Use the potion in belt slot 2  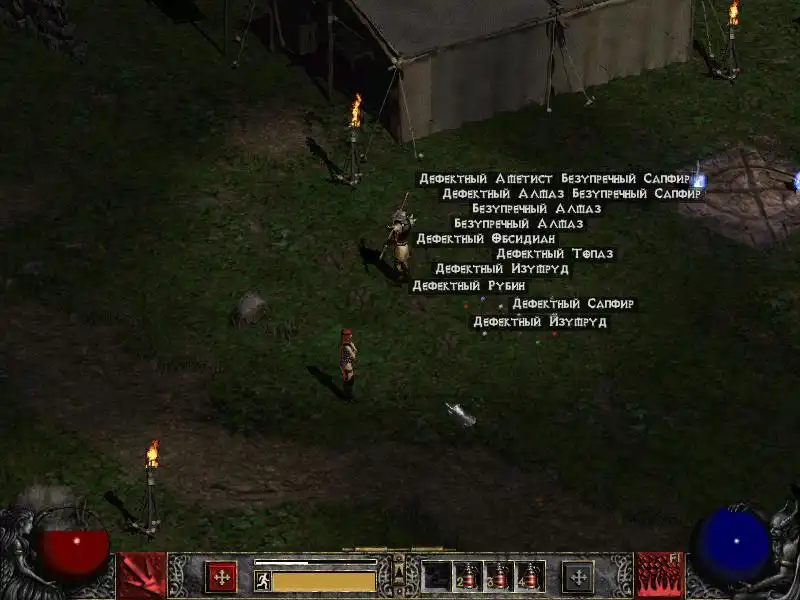tap(468, 576)
